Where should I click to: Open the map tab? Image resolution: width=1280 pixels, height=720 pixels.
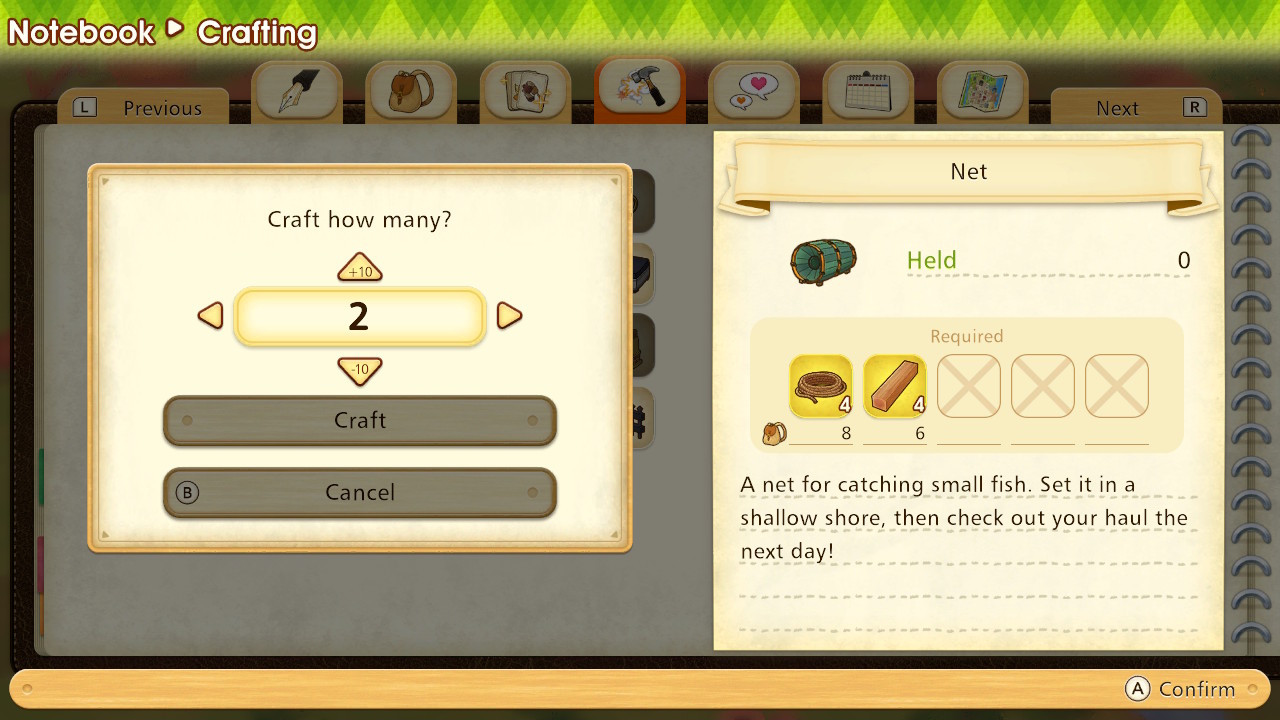982,89
